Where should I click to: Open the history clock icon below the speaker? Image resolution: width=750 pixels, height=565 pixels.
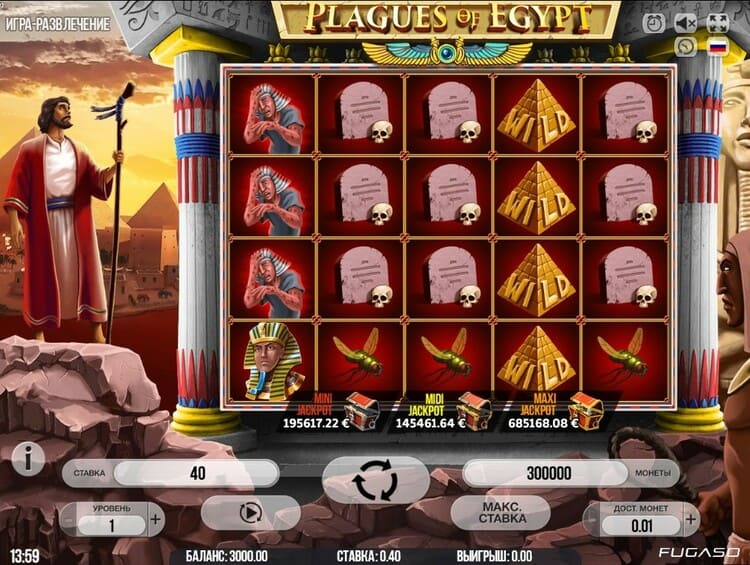[x=685, y=46]
